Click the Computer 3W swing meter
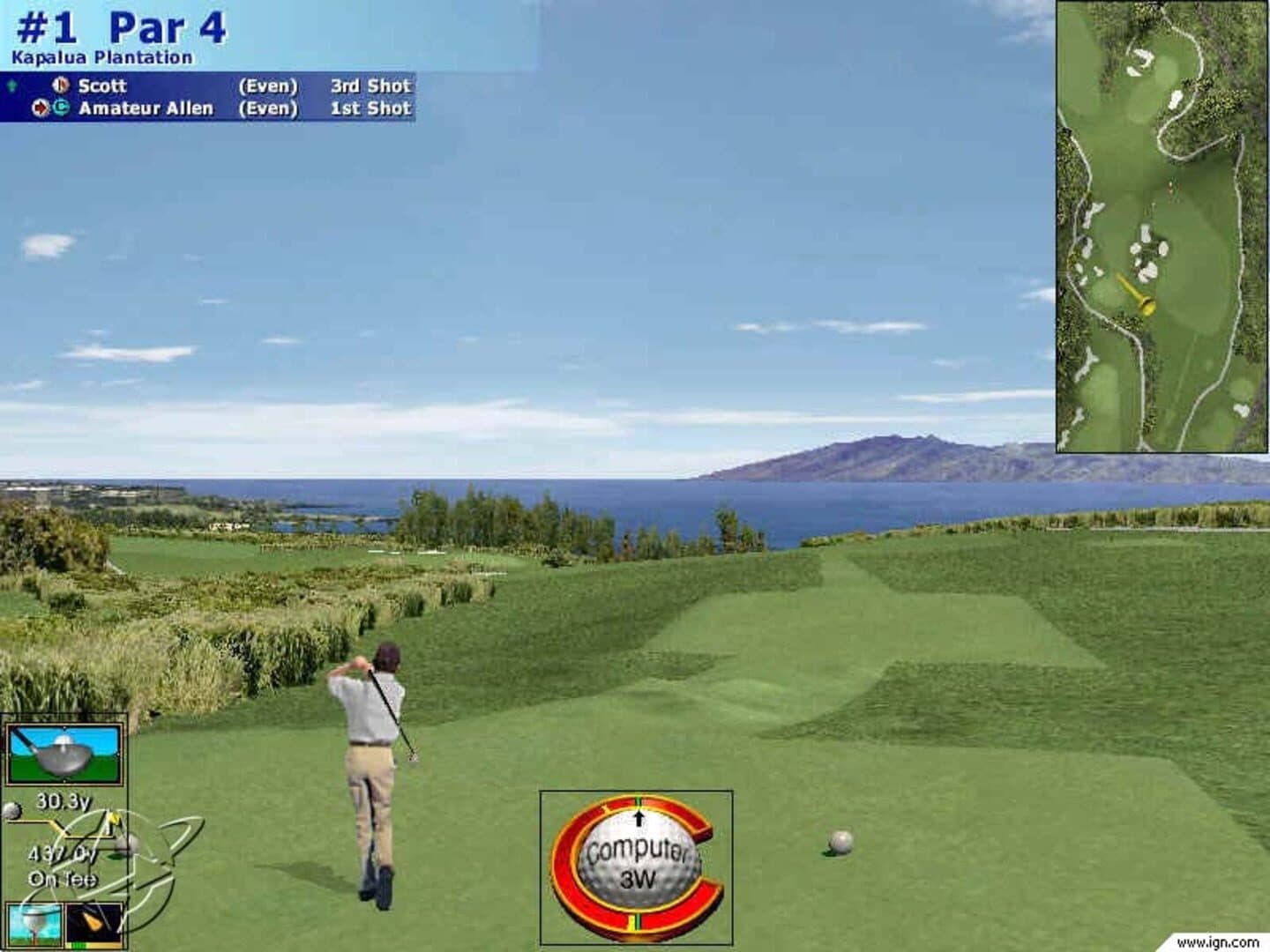The image size is (1270, 952). (x=636, y=866)
